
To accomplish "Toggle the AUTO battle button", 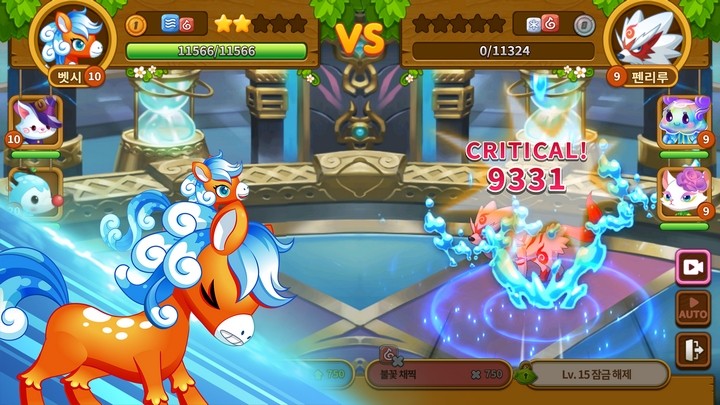I will pos(692,308).
